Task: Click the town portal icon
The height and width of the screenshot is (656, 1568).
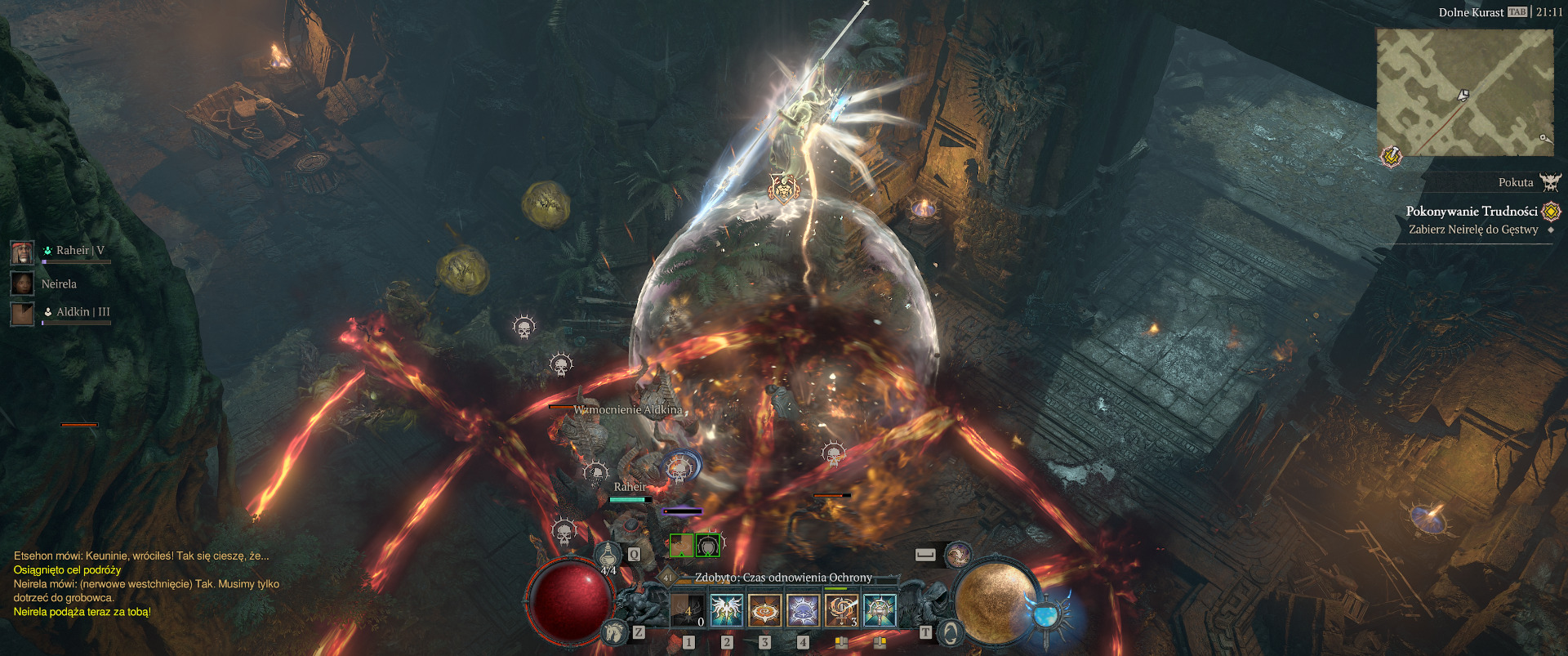Action: point(950,631)
